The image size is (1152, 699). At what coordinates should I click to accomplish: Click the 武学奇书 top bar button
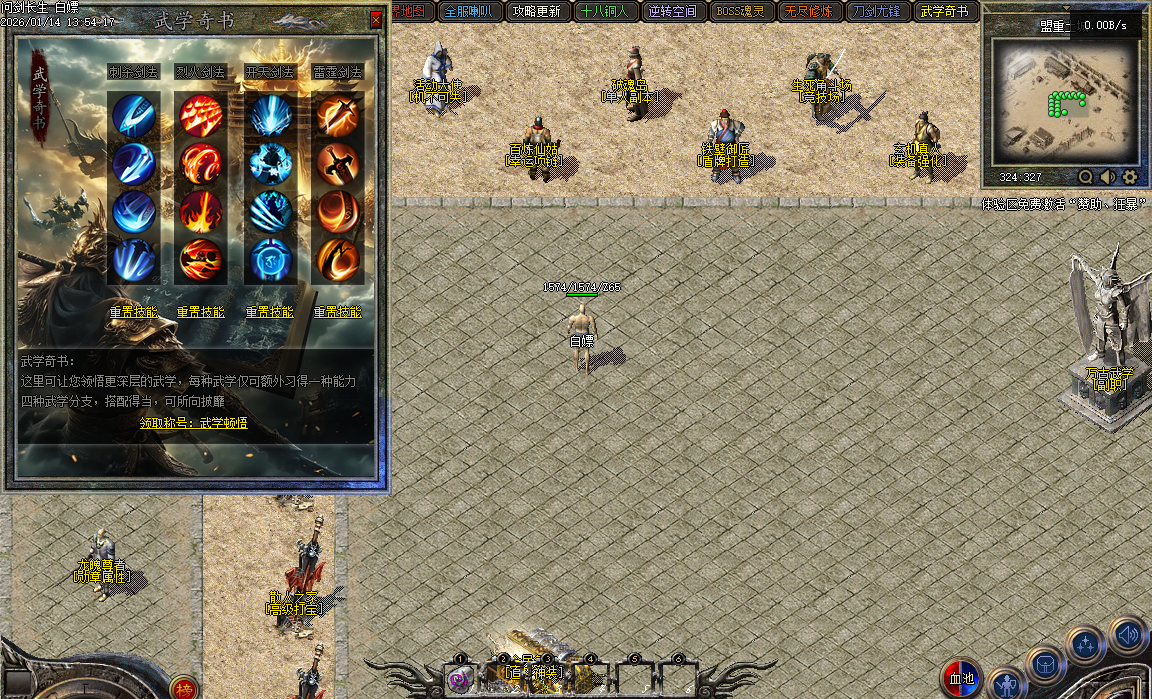(x=945, y=12)
